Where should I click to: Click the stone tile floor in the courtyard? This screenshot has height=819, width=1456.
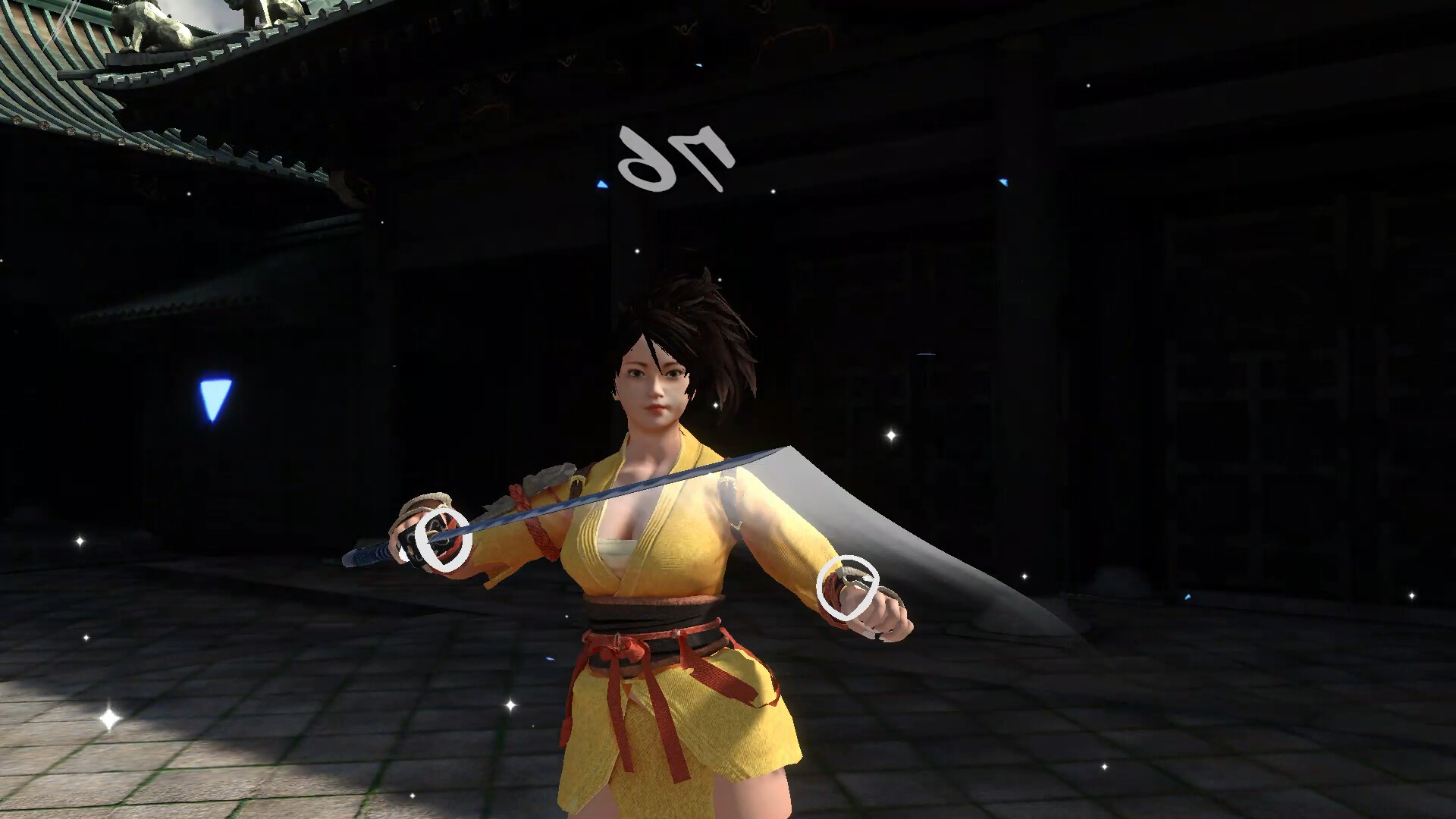coord(303,758)
